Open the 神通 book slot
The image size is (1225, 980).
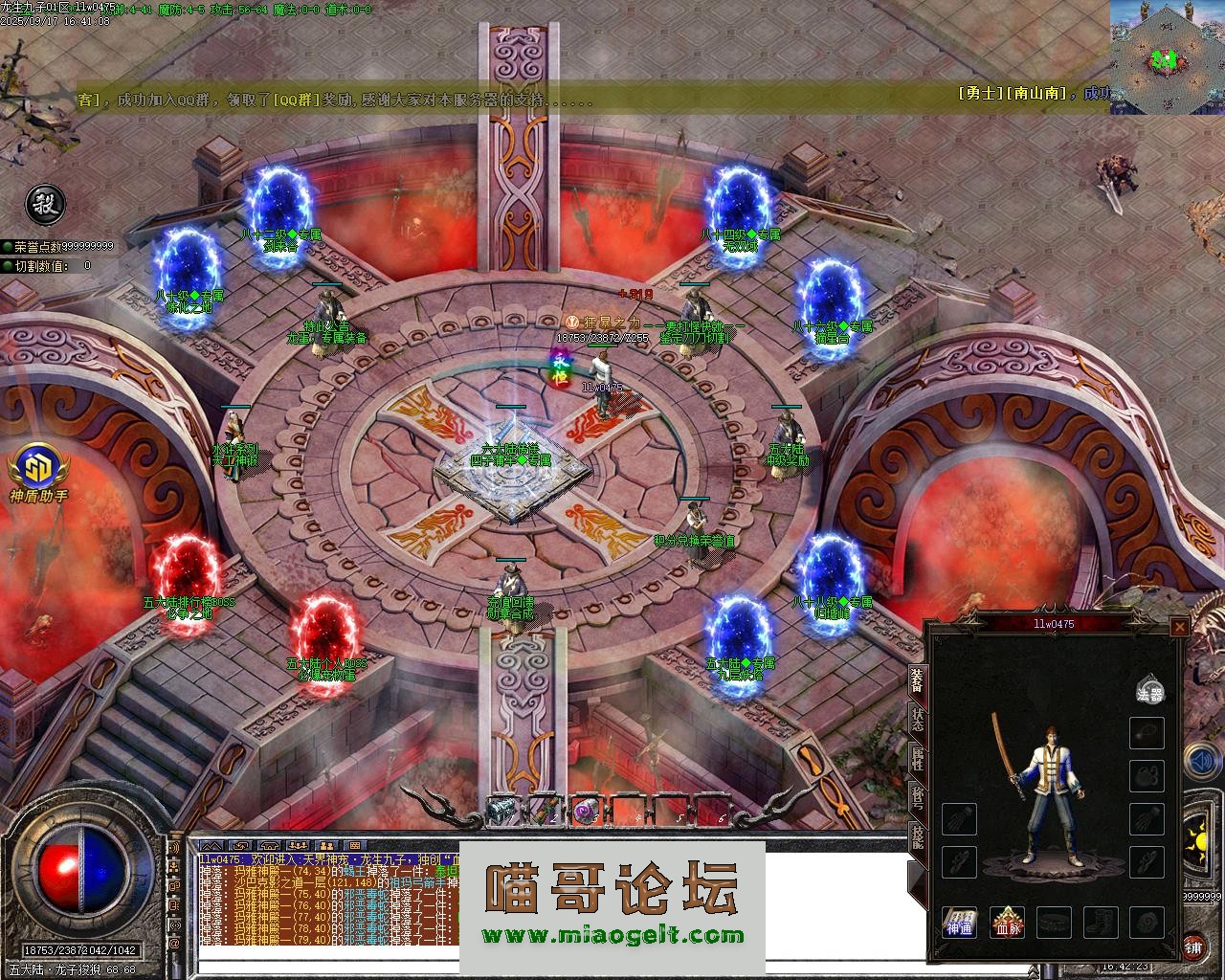coord(959,923)
